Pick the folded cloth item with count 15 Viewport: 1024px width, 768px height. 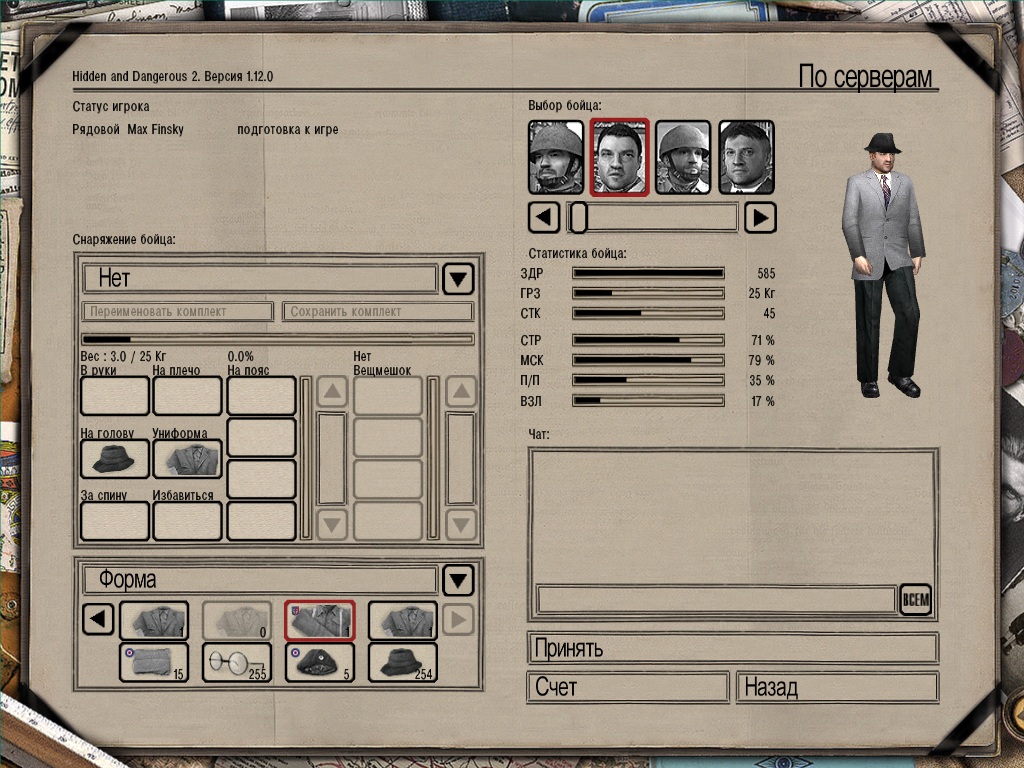[153, 662]
